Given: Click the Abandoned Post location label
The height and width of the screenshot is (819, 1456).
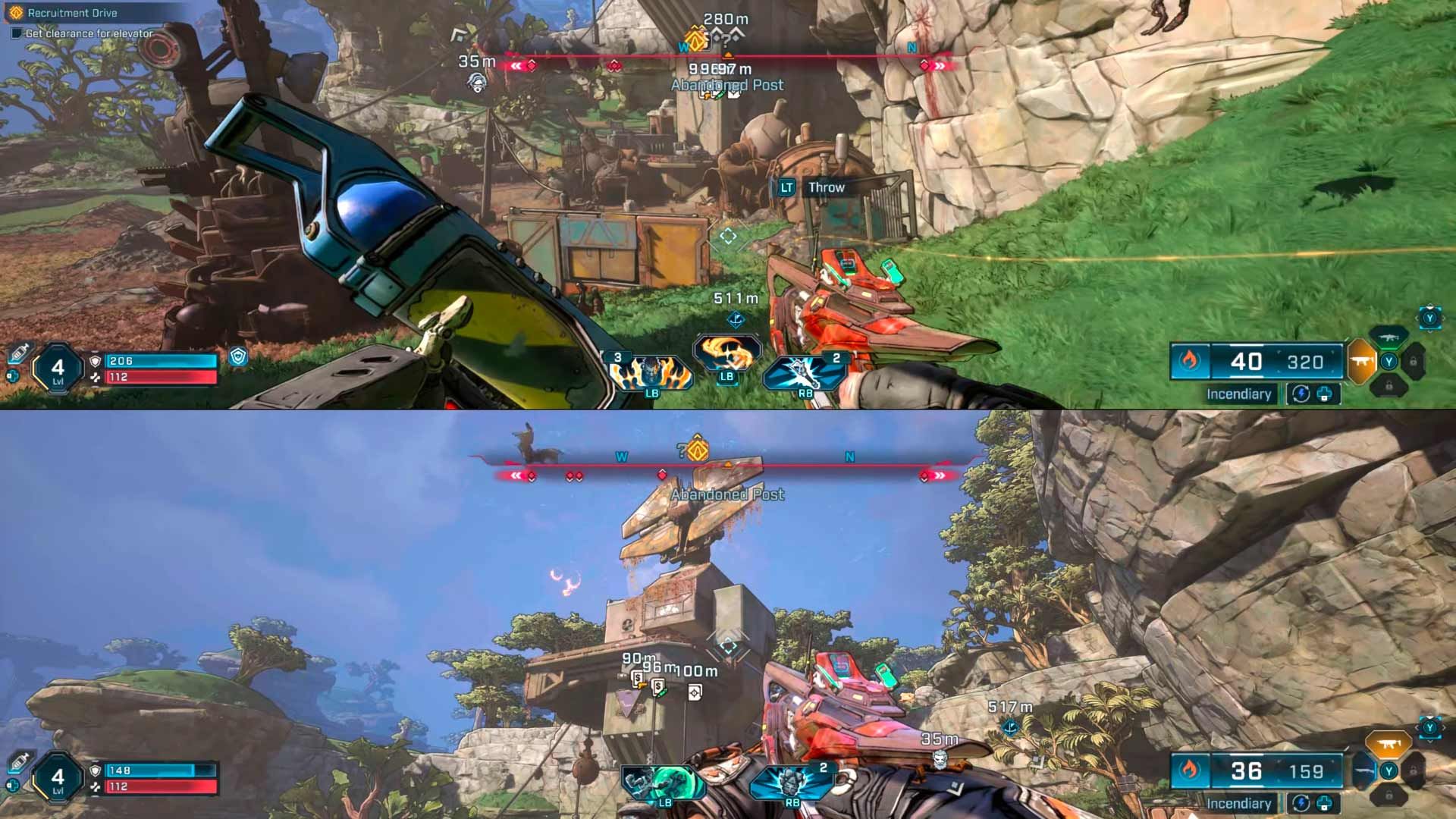Looking at the screenshot, I should [x=726, y=85].
